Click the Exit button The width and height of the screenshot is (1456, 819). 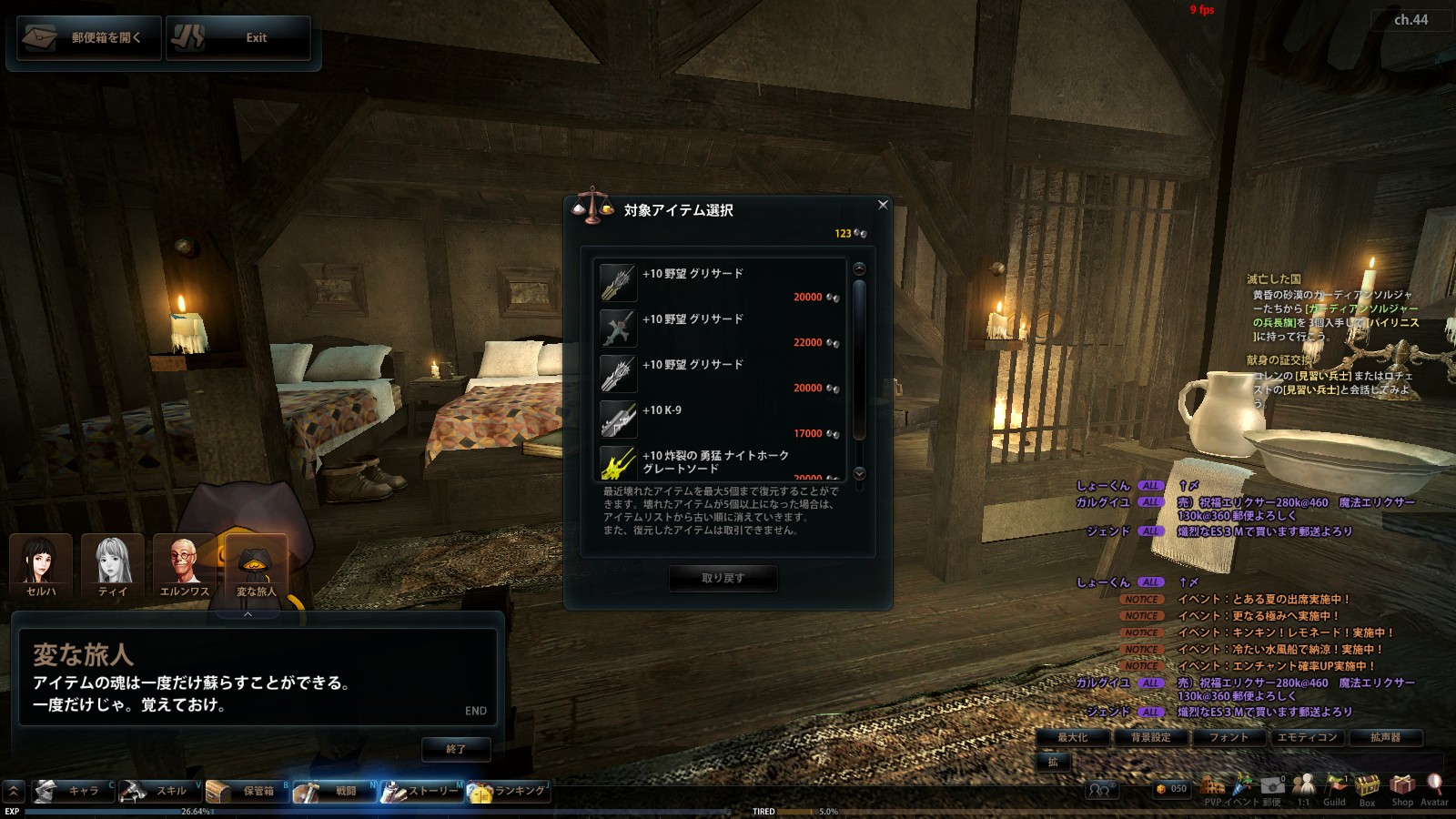click(238, 38)
